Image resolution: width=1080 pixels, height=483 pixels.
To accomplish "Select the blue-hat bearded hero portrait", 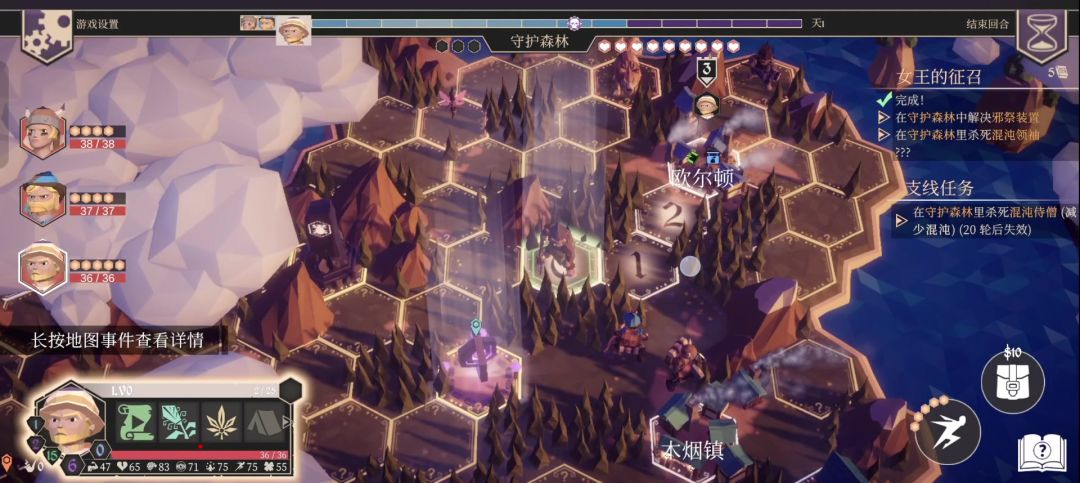I will (x=43, y=198).
